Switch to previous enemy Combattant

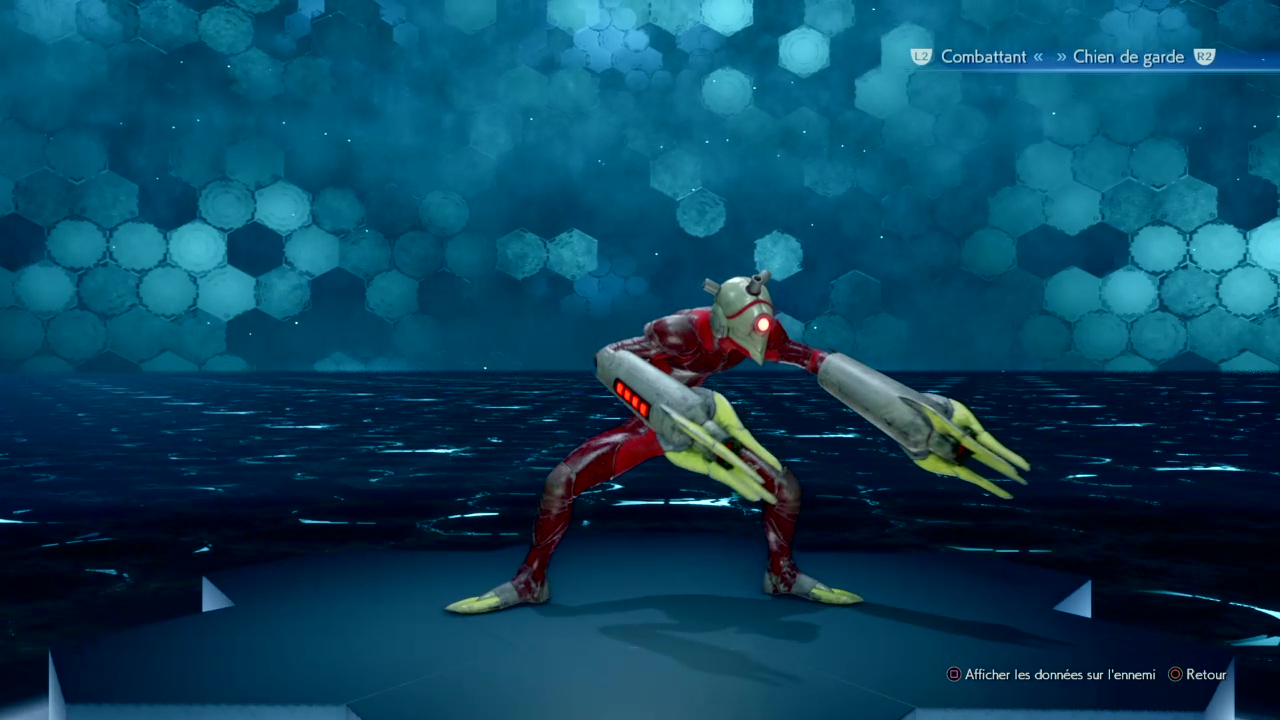(x=982, y=57)
